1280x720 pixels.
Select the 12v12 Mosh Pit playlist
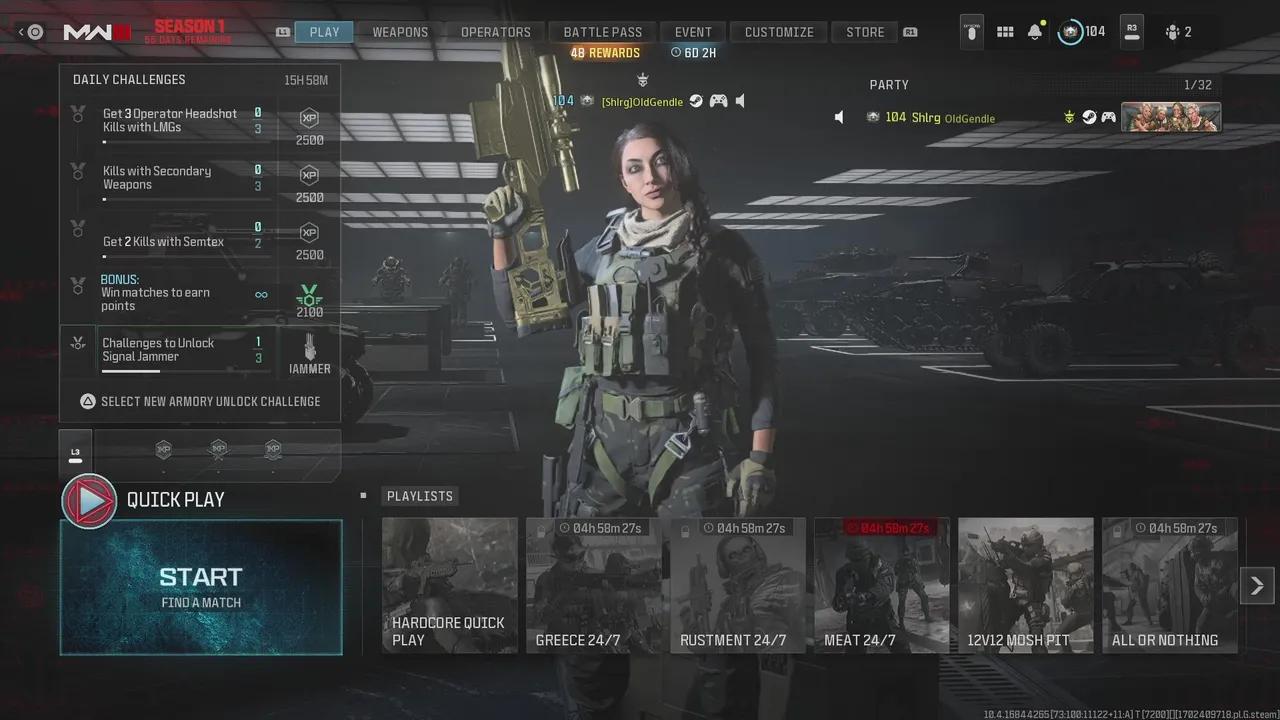coord(1026,585)
